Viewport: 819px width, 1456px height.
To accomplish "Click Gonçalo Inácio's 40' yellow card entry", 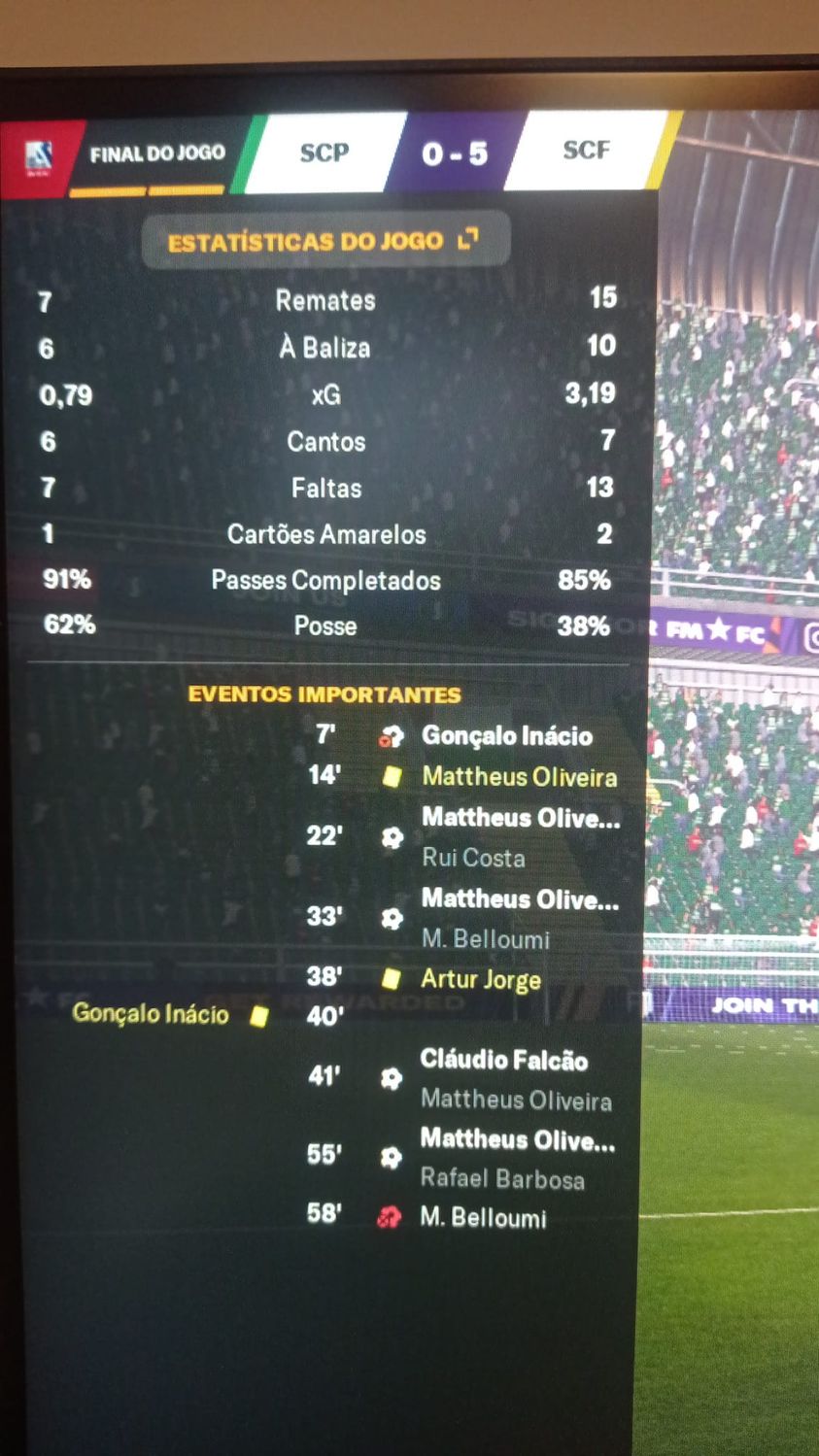I will coord(151,1014).
